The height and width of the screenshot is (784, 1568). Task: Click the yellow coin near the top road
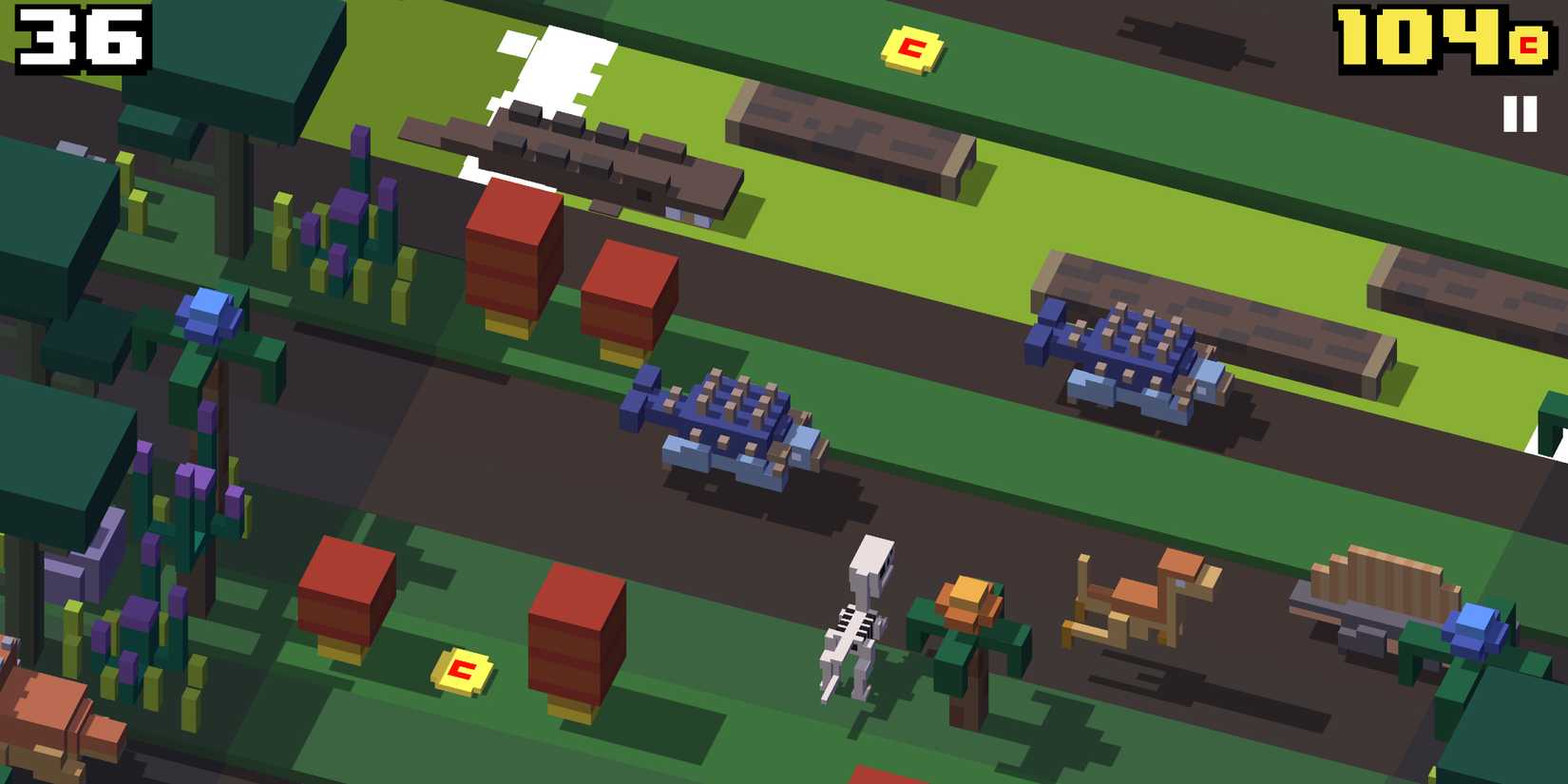point(911,46)
